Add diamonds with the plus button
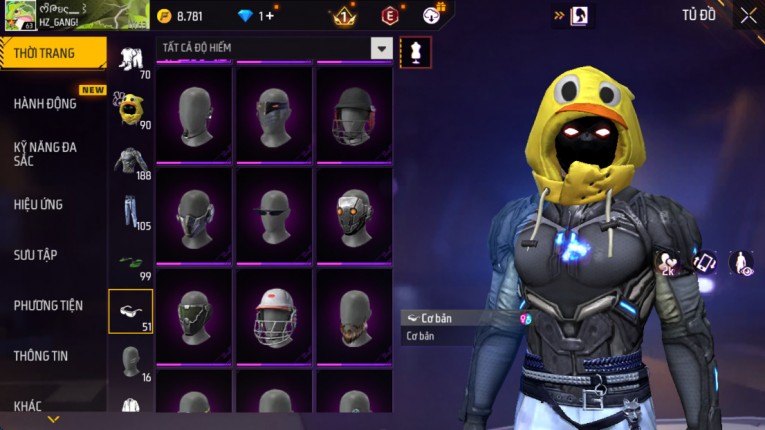The image size is (765, 430). tap(269, 16)
